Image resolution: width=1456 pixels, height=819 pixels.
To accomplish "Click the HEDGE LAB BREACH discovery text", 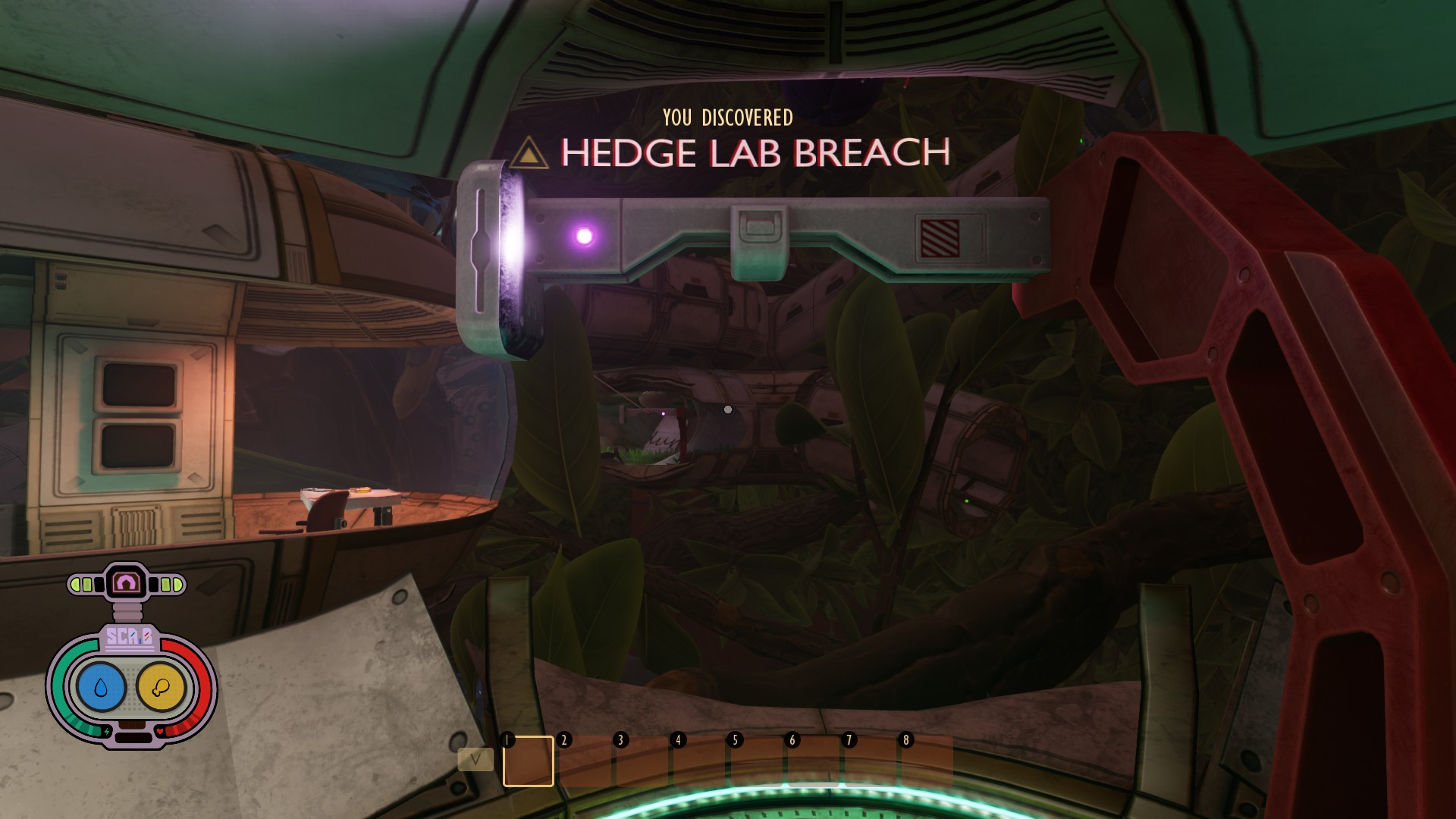I will click(x=756, y=152).
